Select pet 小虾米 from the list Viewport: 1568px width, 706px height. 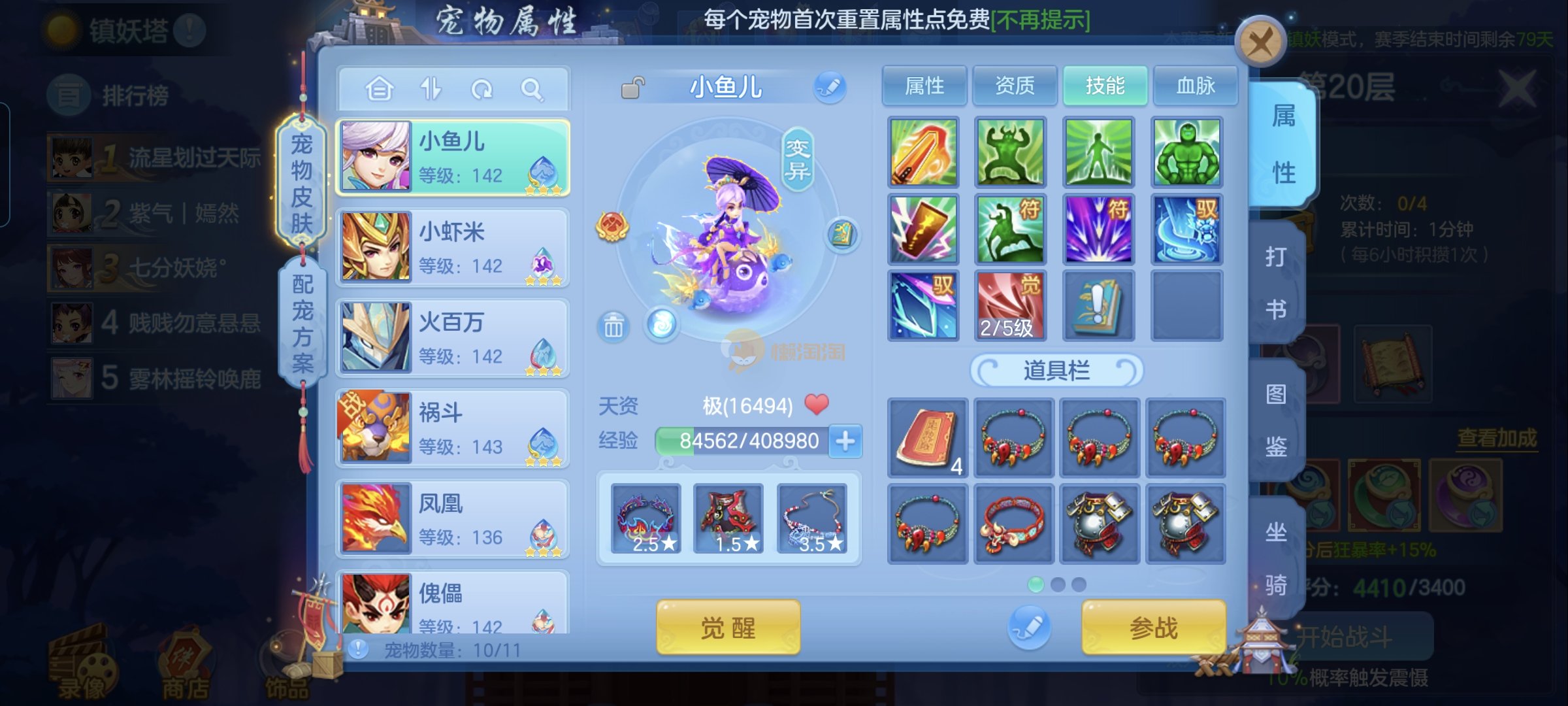[x=452, y=248]
